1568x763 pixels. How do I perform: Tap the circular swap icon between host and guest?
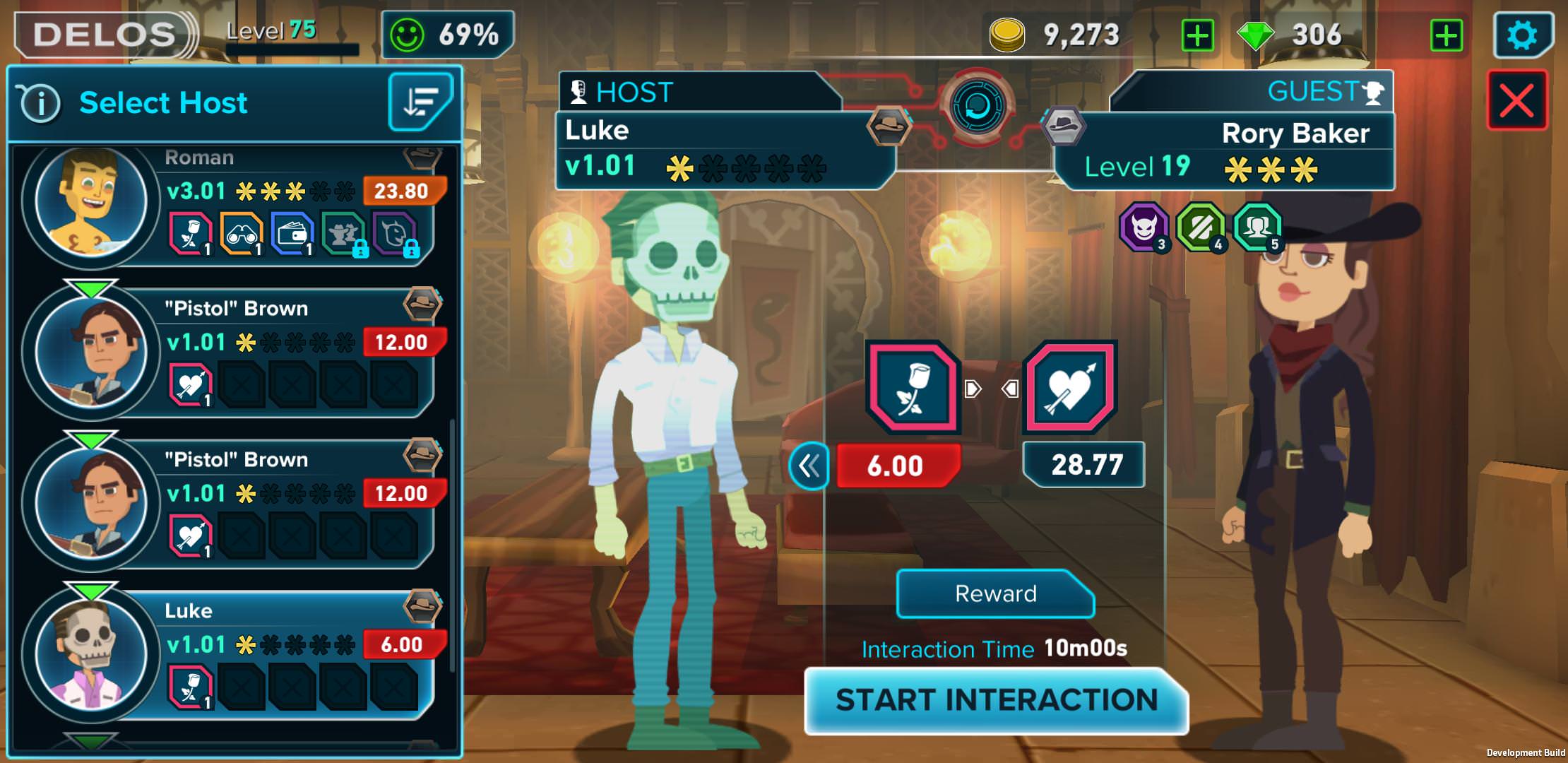tap(977, 107)
